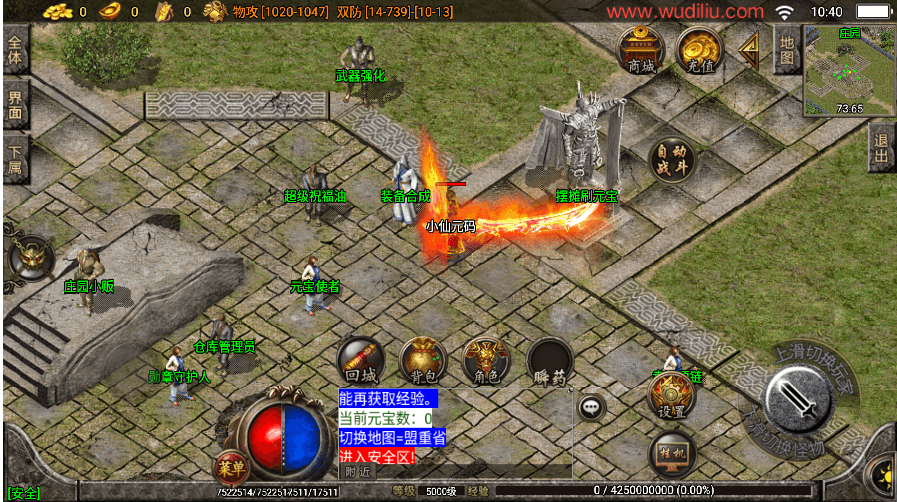
Task: Open the chat bubble button
Action: (591, 407)
